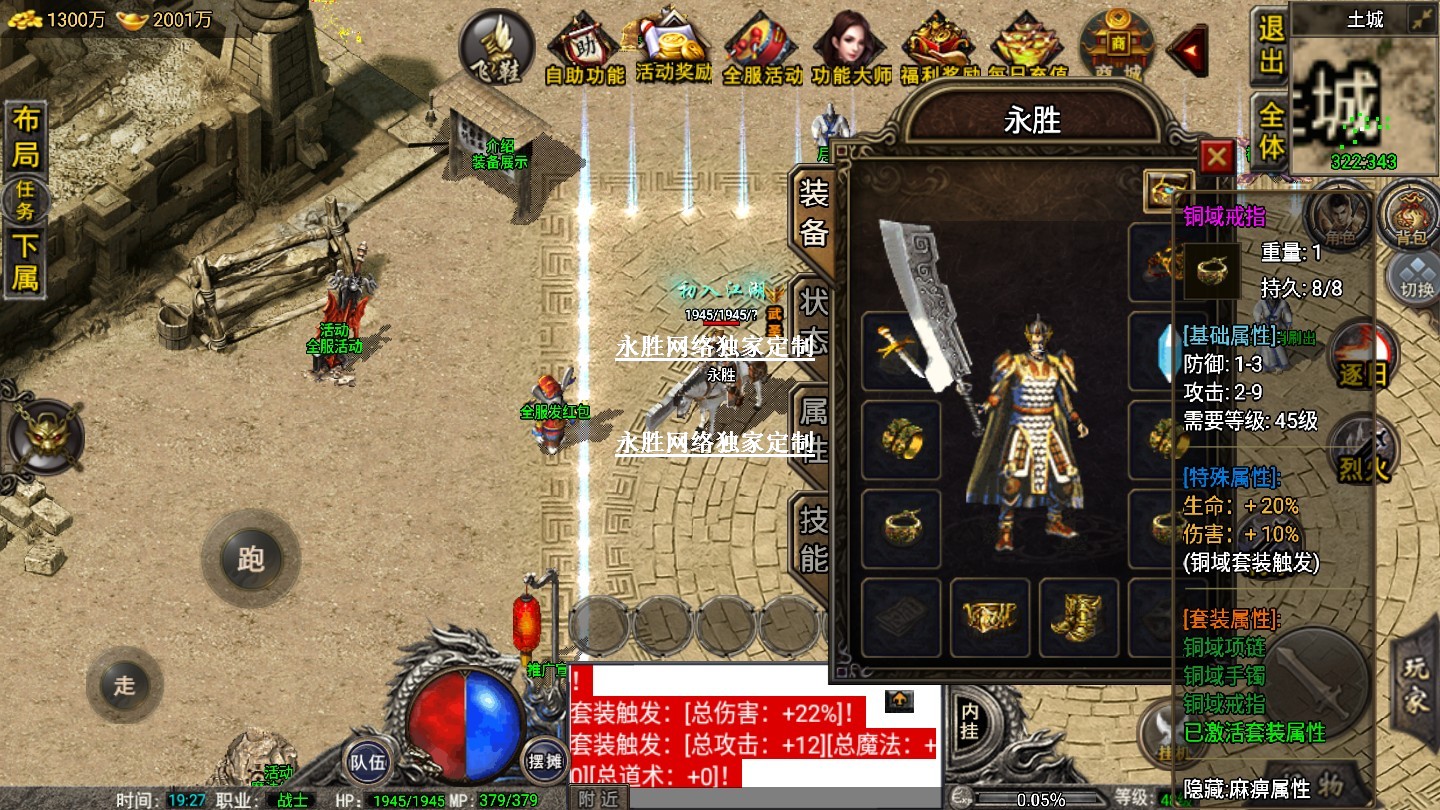Select the golden boots equipment slot
The height and width of the screenshot is (810, 1440).
1079,617
